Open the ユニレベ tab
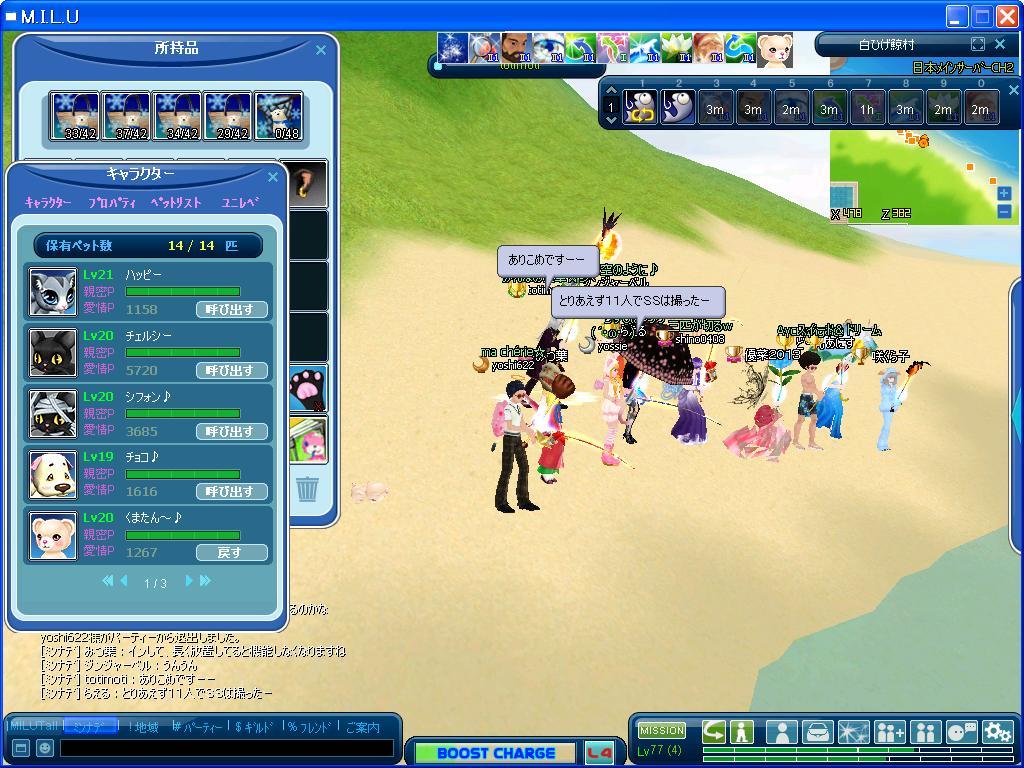The width and height of the screenshot is (1024, 768). pos(240,202)
